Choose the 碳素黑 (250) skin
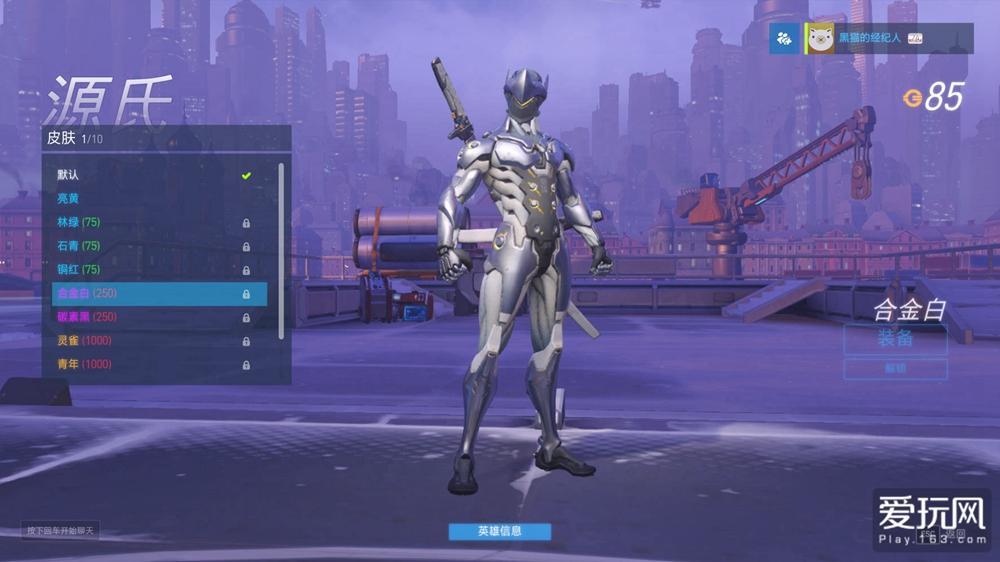Image resolution: width=1000 pixels, height=562 pixels. tap(150, 317)
